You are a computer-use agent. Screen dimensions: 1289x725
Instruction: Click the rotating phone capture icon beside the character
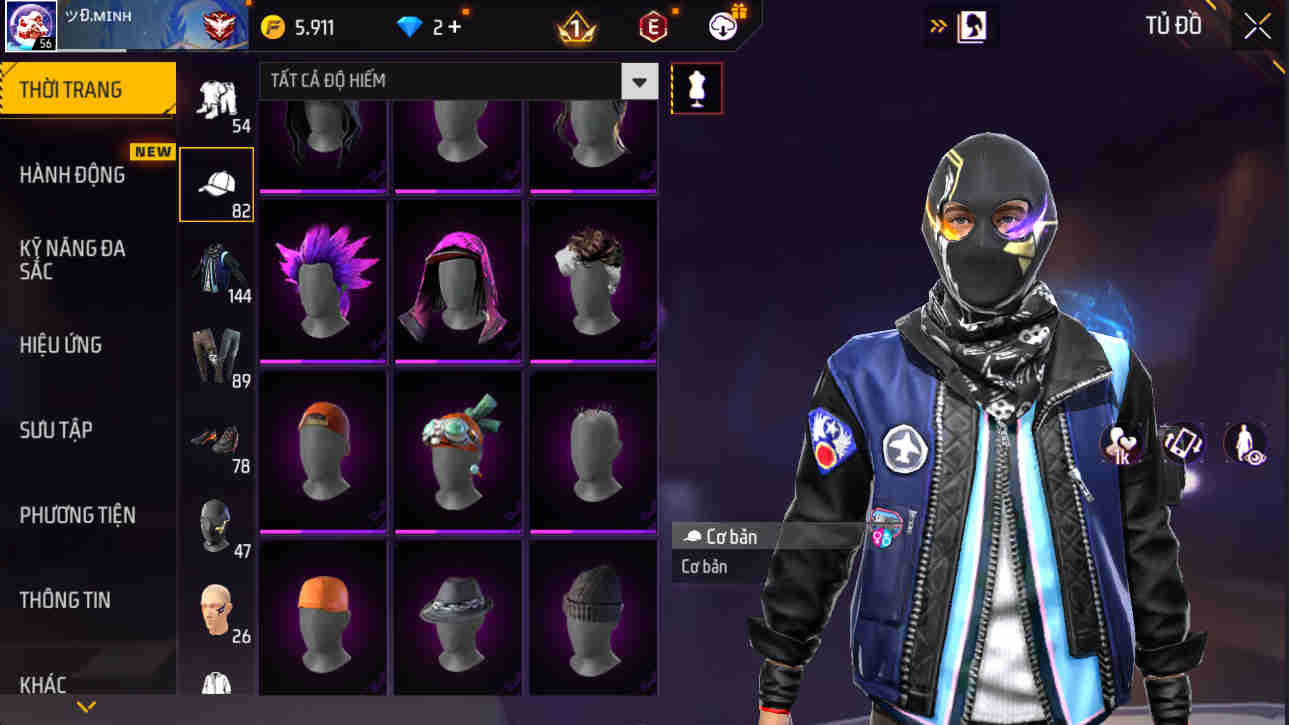pyautogui.click(x=1182, y=444)
